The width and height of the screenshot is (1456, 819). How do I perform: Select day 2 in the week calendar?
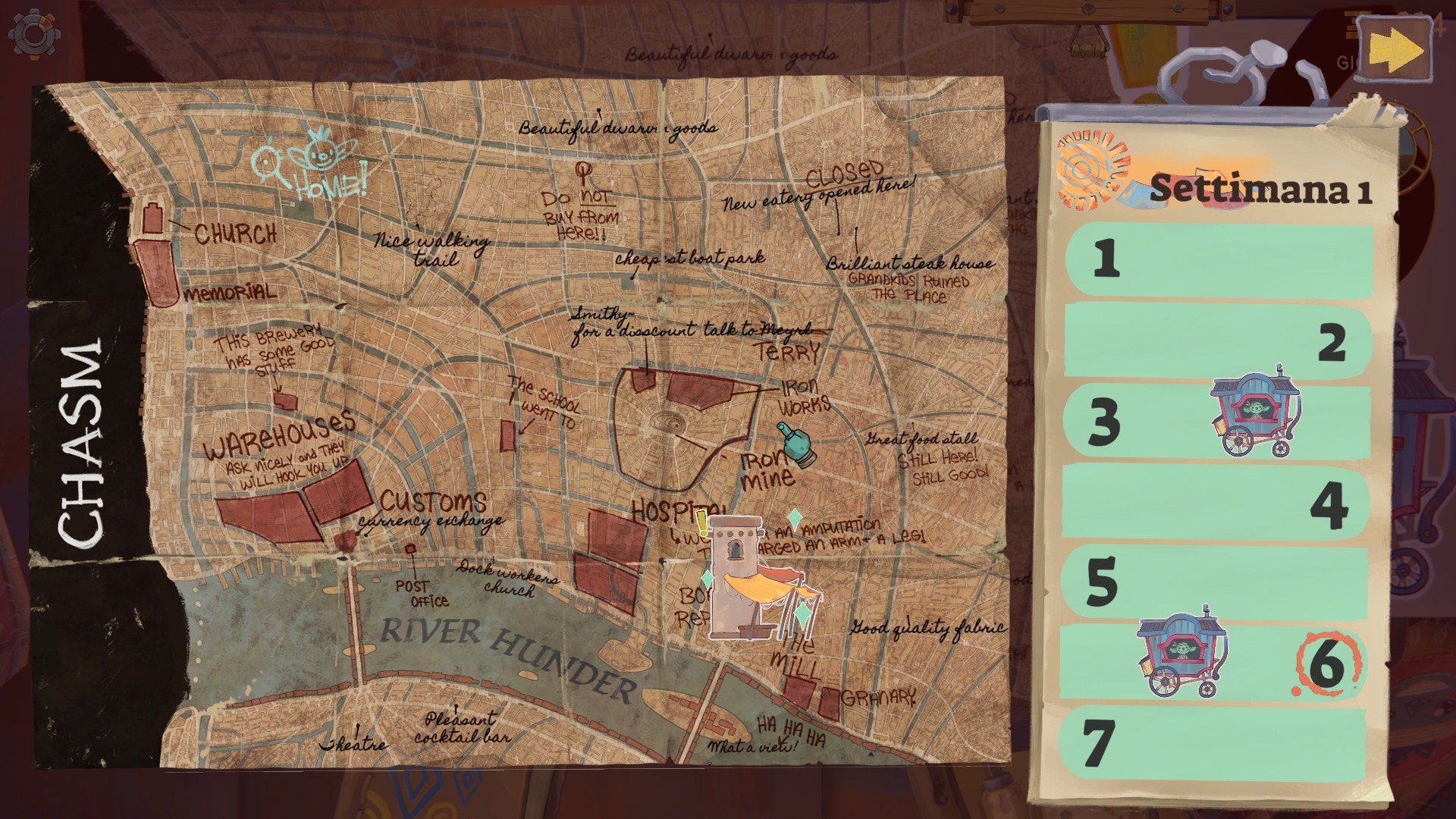tap(1218, 342)
